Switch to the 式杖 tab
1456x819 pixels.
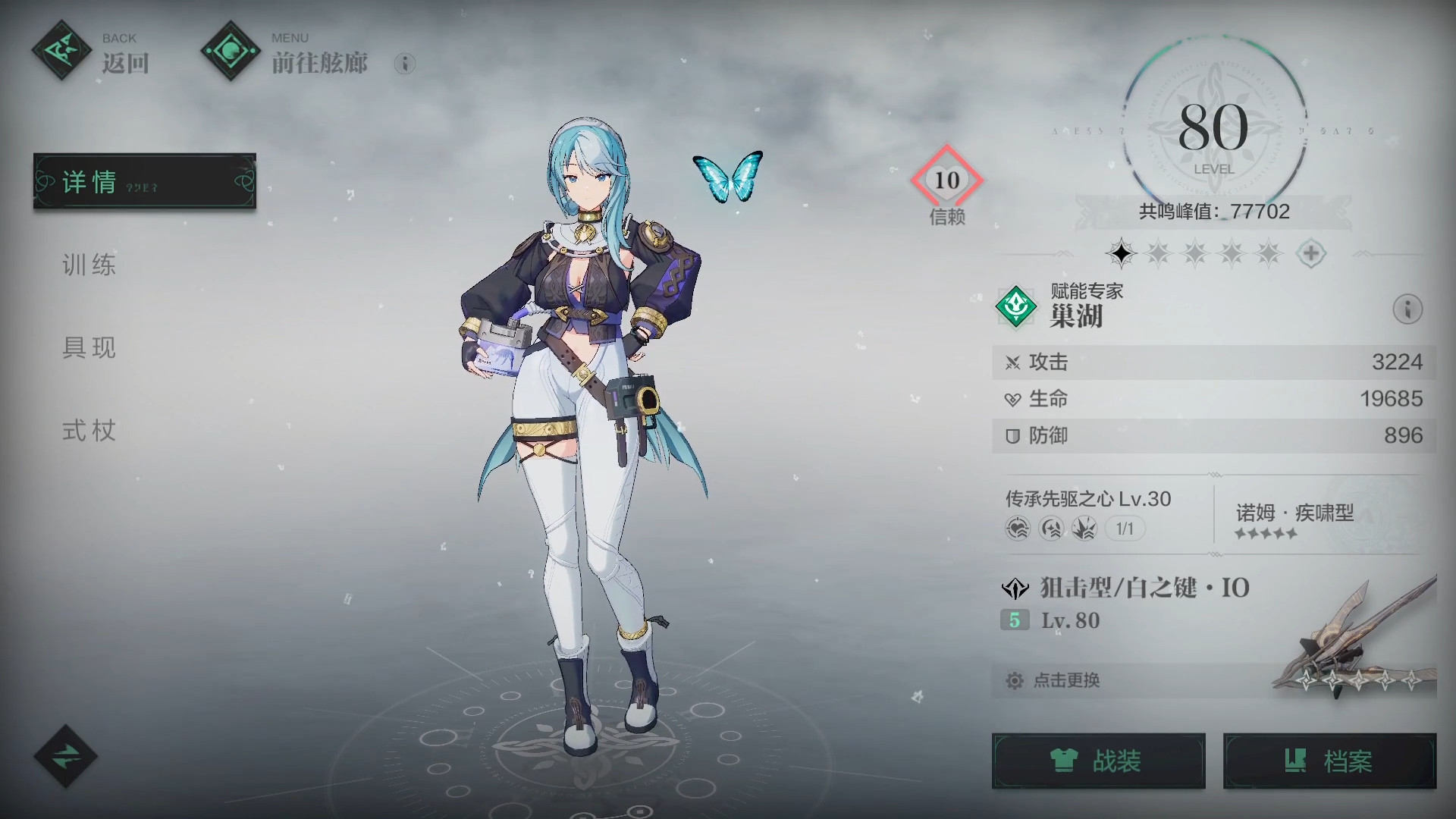point(89,431)
